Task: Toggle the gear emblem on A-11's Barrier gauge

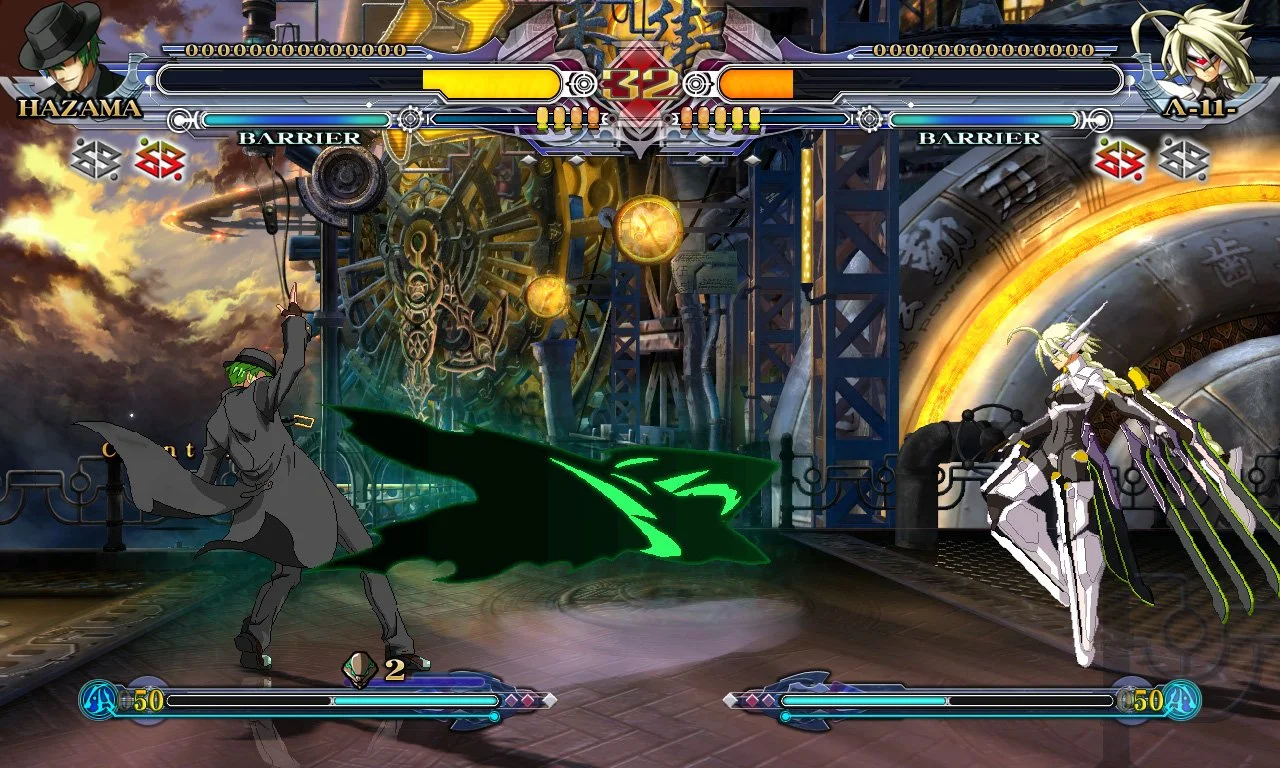Action: (x=868, y=118)
